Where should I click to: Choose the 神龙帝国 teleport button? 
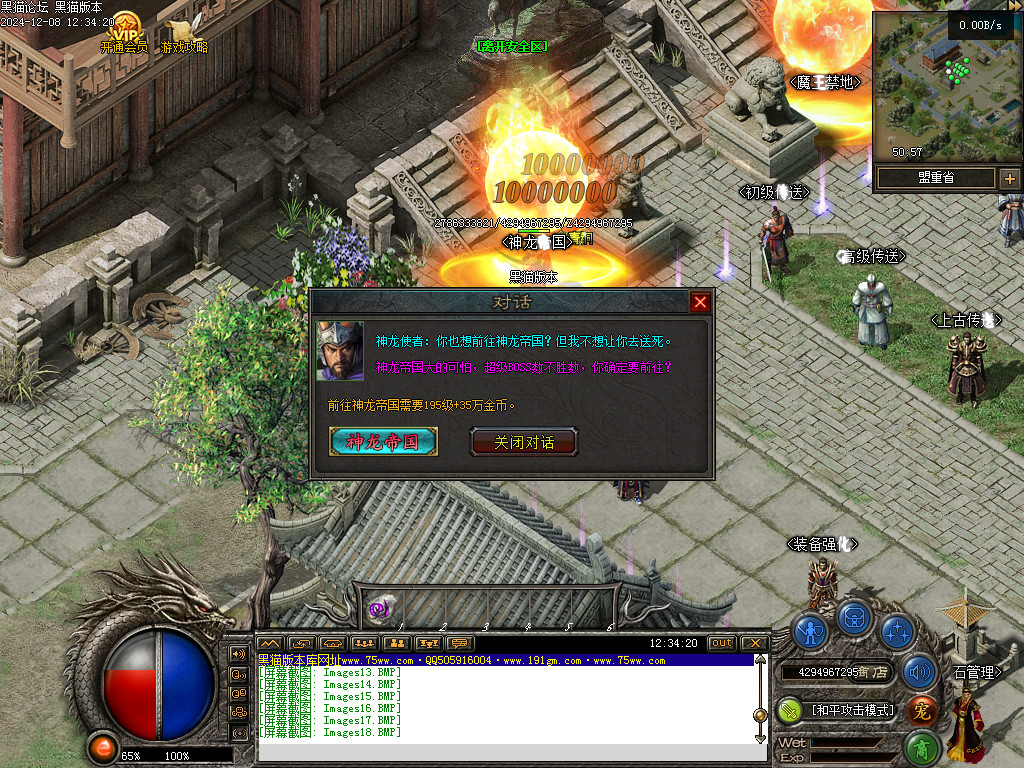(x=383, y=442)
